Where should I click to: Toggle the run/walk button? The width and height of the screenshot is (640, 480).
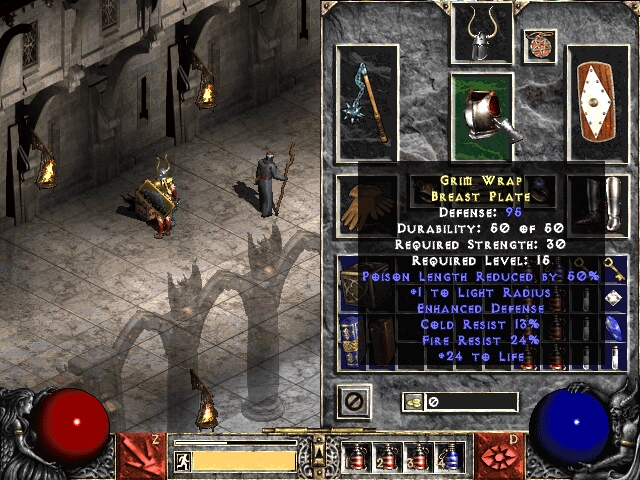pyautogui.click(x=183, y=460)
